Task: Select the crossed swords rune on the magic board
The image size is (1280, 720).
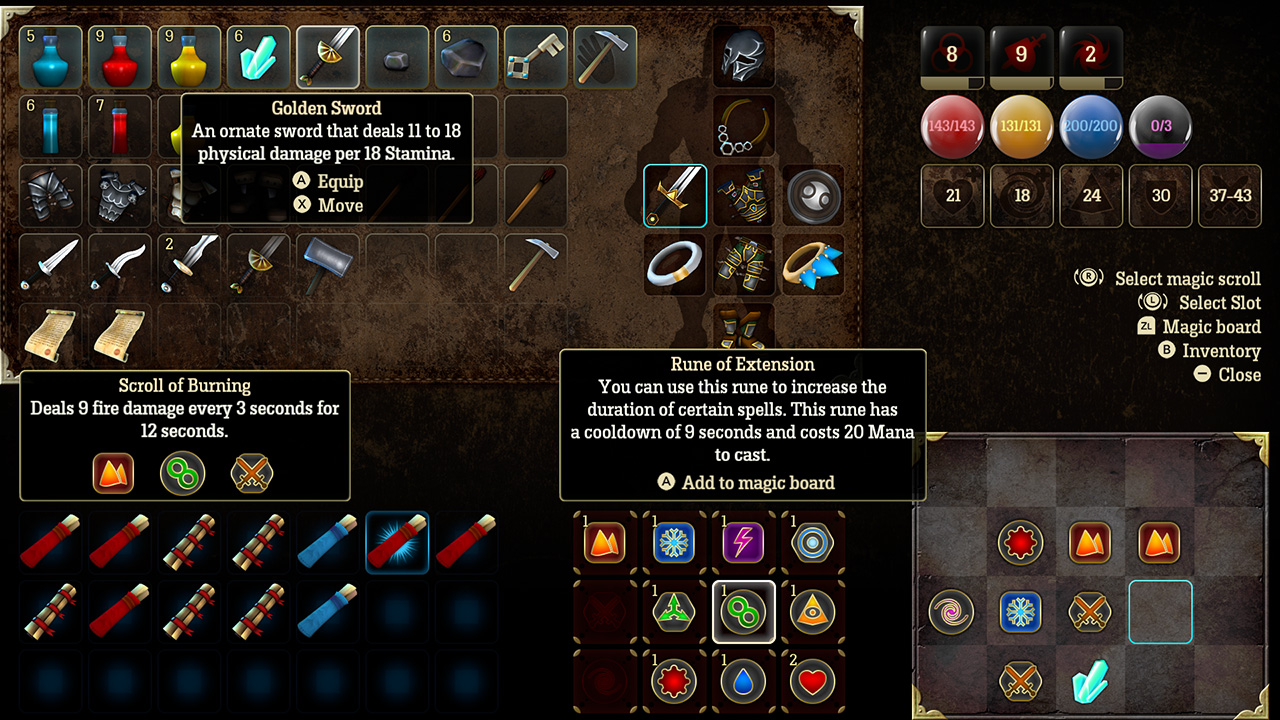Action: point(1089,612)
